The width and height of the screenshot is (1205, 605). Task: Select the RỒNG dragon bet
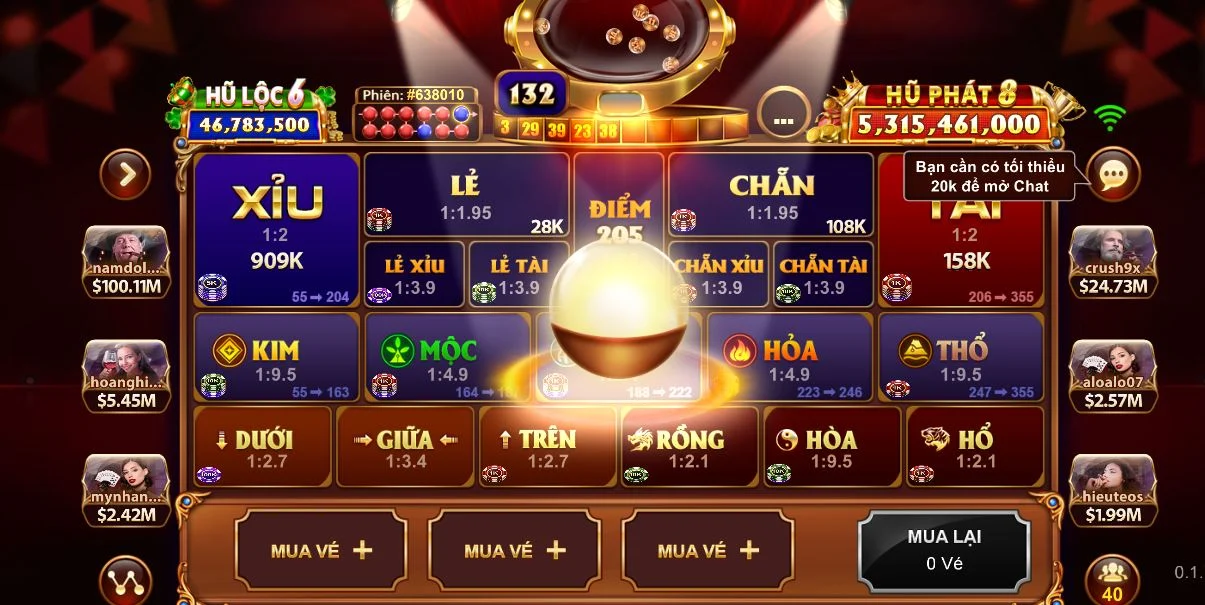(x=689, y=447)
